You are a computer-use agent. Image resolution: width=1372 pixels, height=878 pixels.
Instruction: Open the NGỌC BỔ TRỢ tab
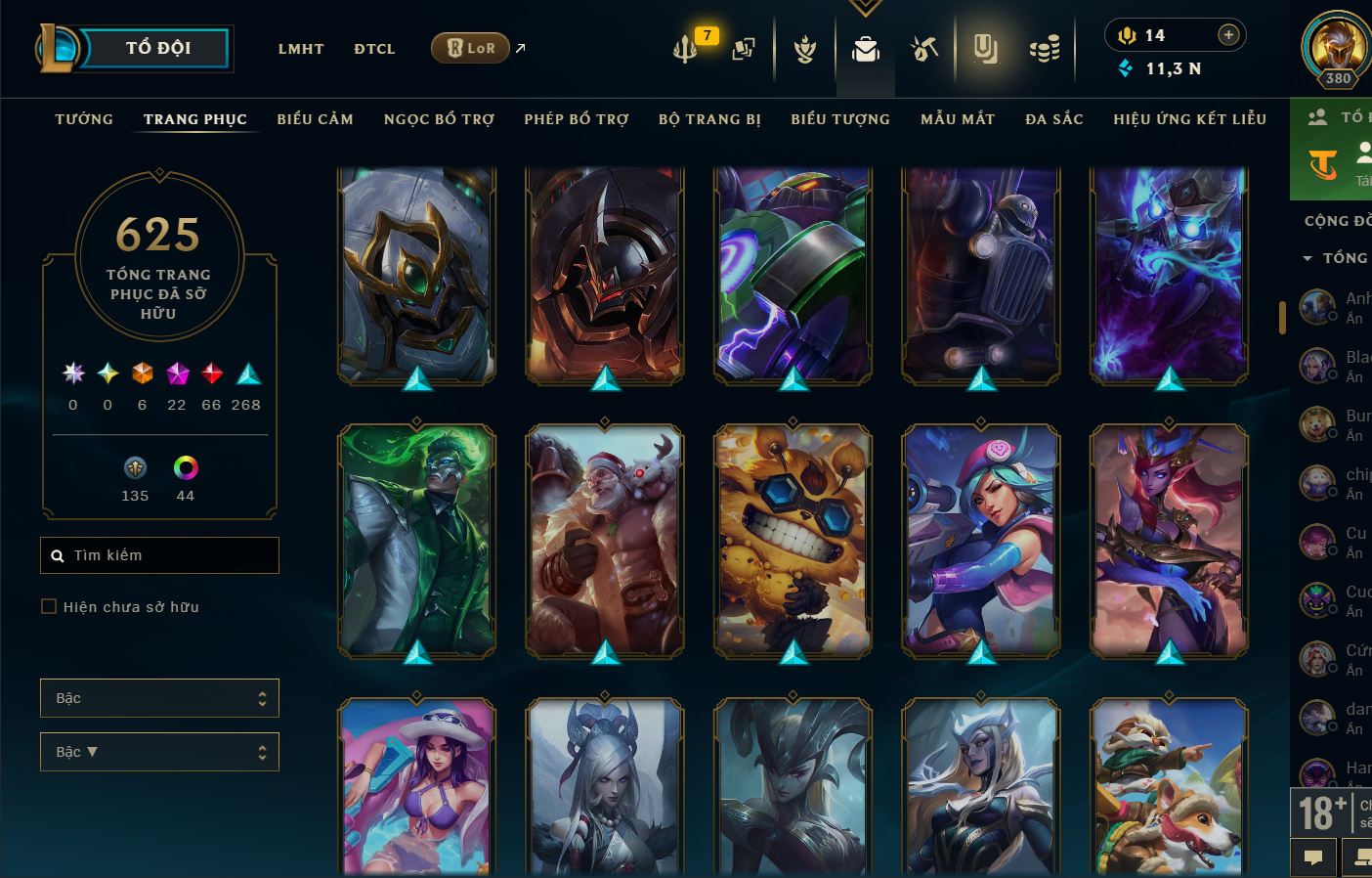tap(439, 119)
